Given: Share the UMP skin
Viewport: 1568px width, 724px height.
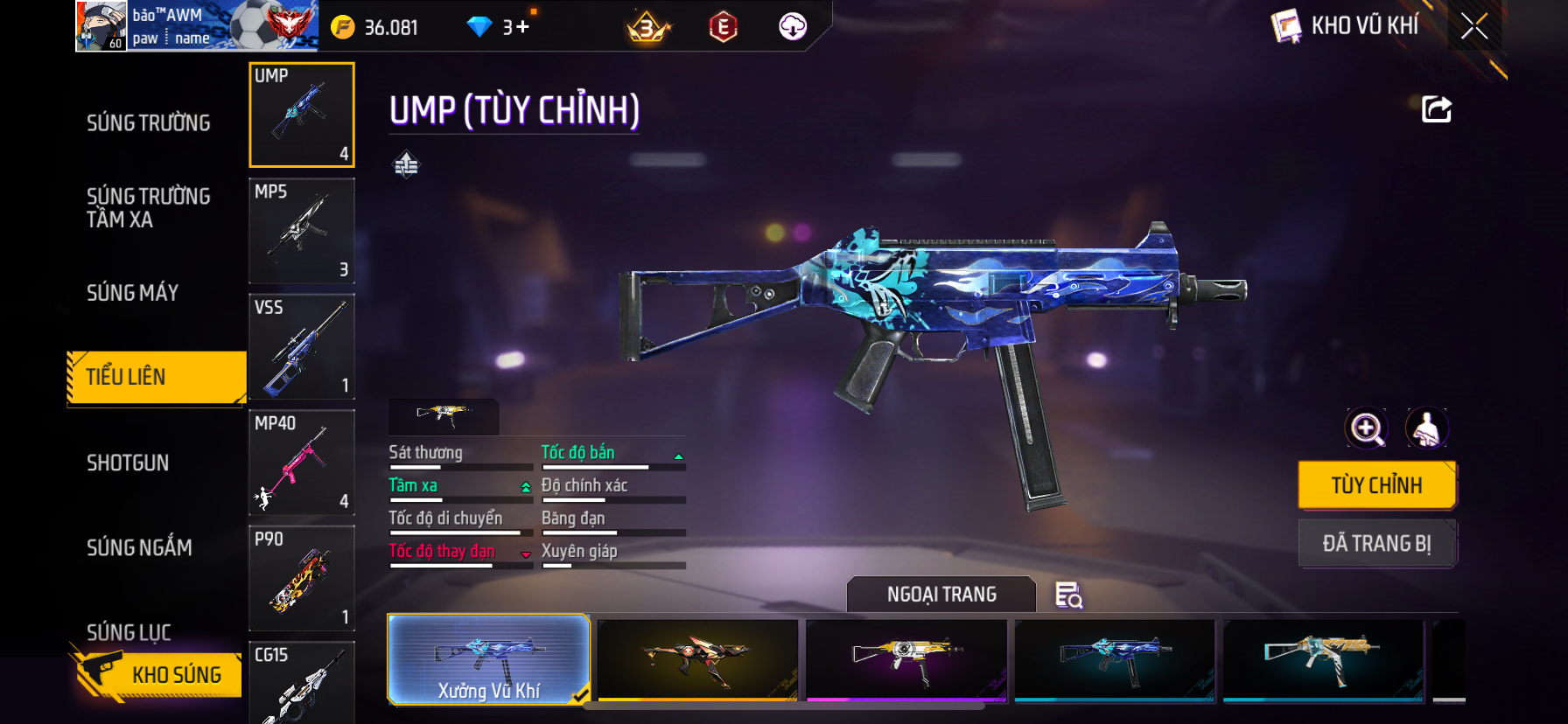Looking at the screenshot, I should pos(1436,109).
